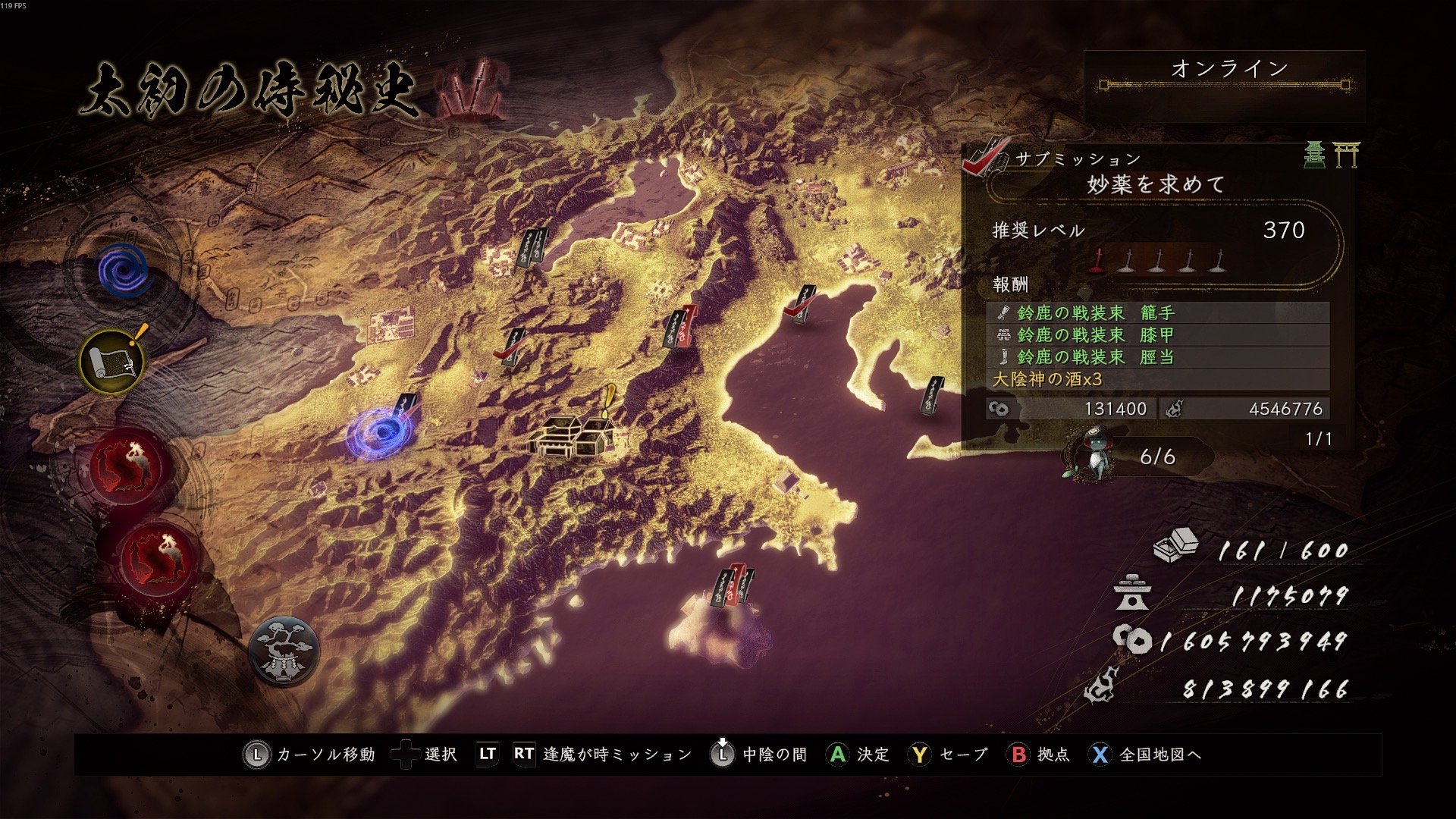
Task: Select the blue spiral icon in the left column
Action: [124, 271]
